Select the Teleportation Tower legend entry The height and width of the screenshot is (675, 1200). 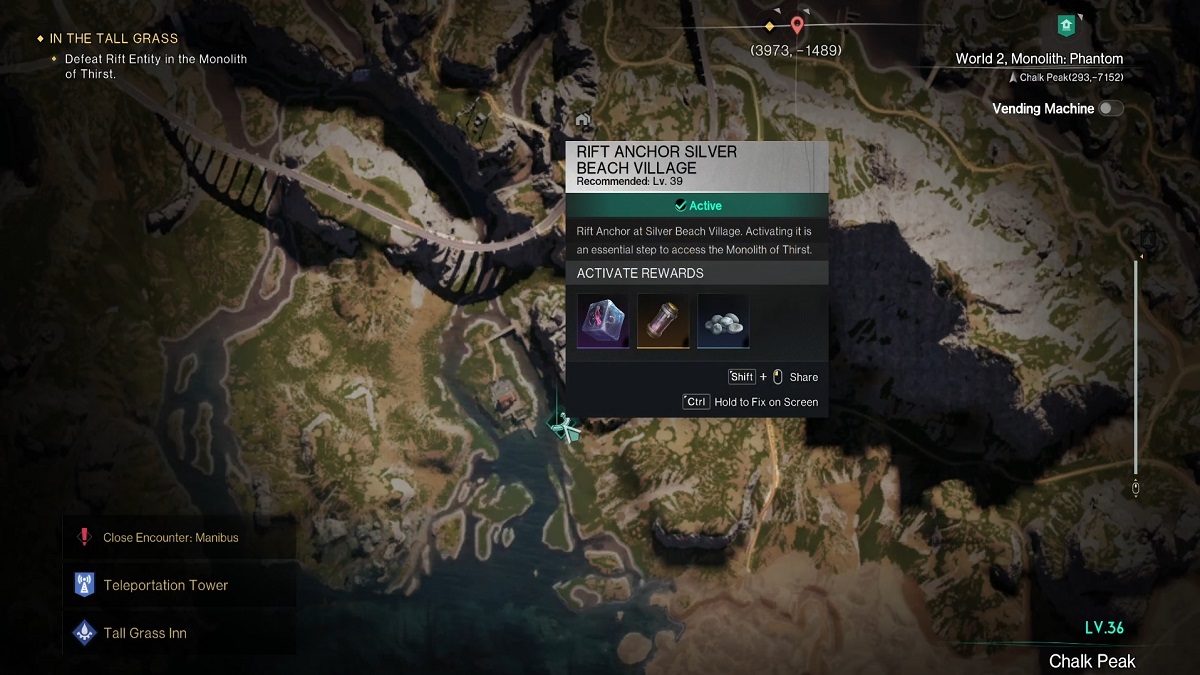166,585
